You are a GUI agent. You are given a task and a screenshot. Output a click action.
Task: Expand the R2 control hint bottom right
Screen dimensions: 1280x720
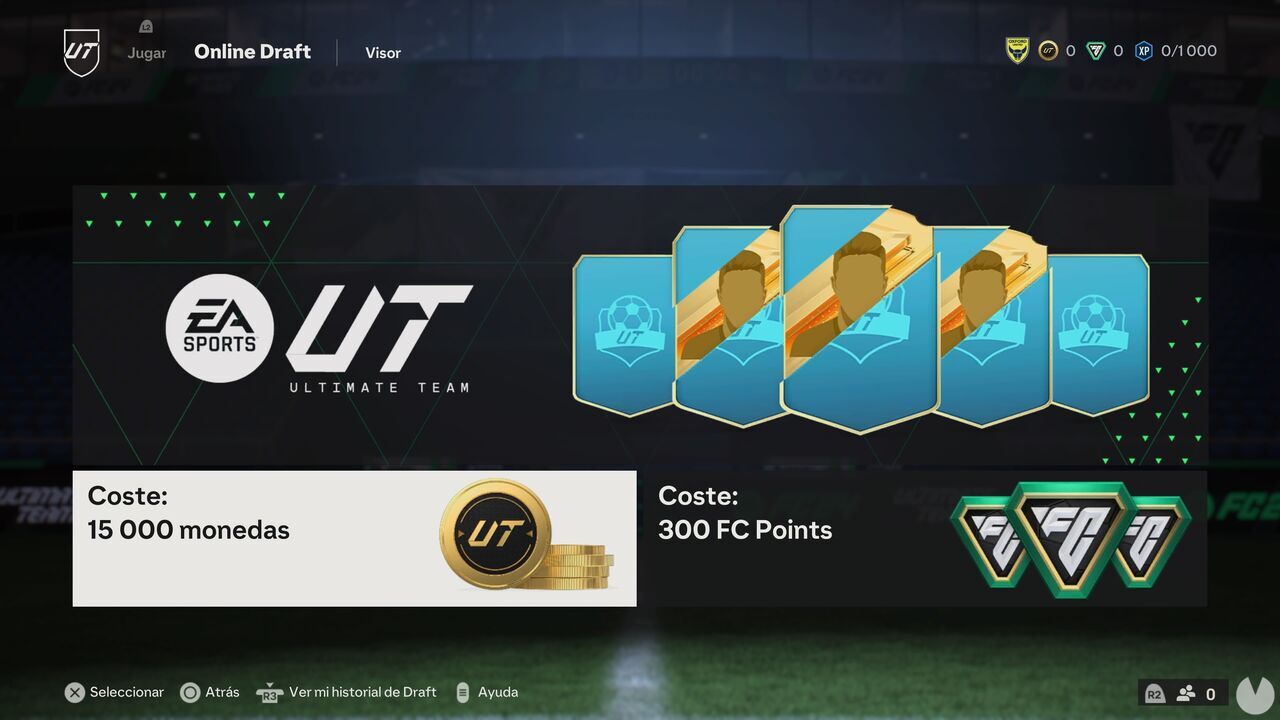[1154, 692]
